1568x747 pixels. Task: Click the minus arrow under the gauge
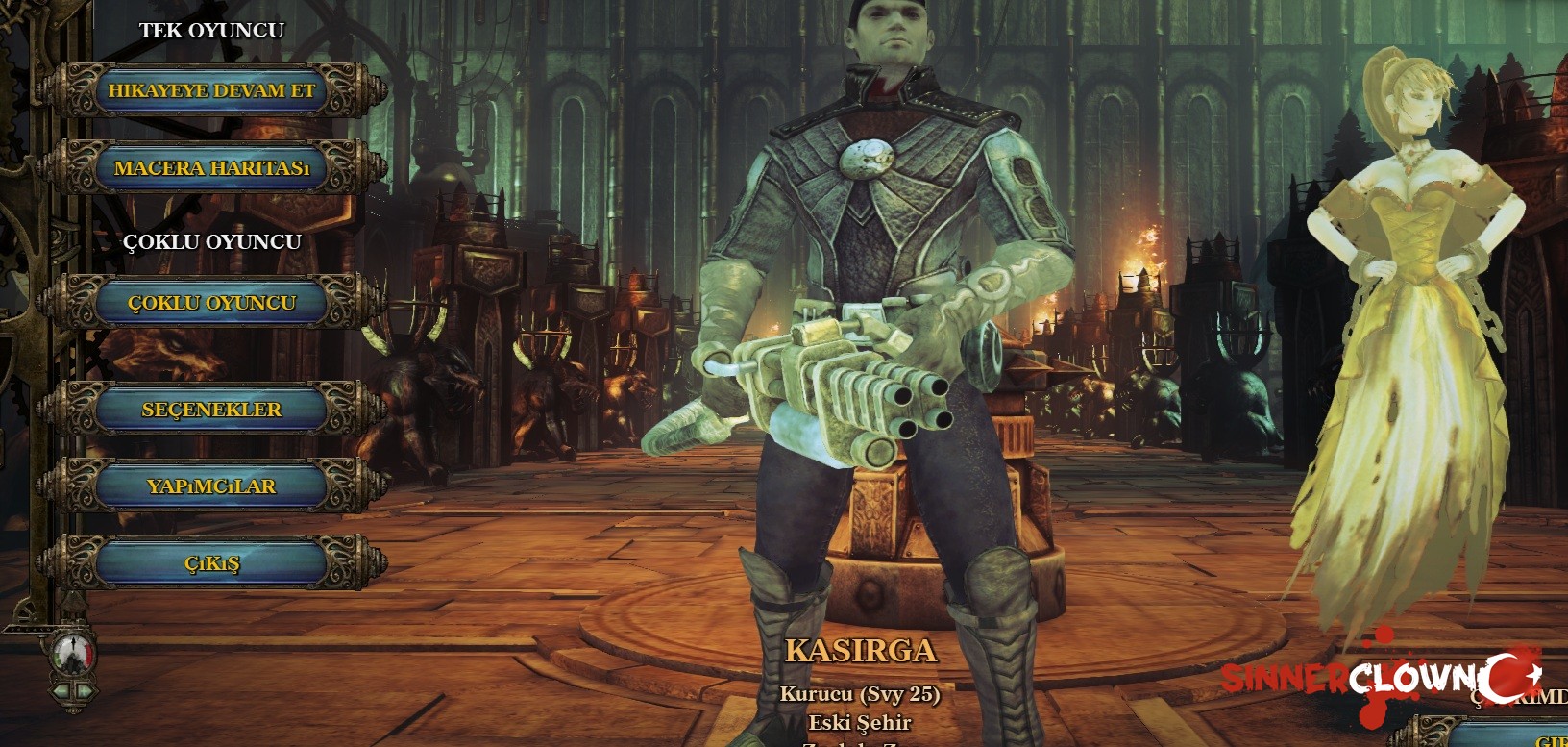(x=61, y=690)
